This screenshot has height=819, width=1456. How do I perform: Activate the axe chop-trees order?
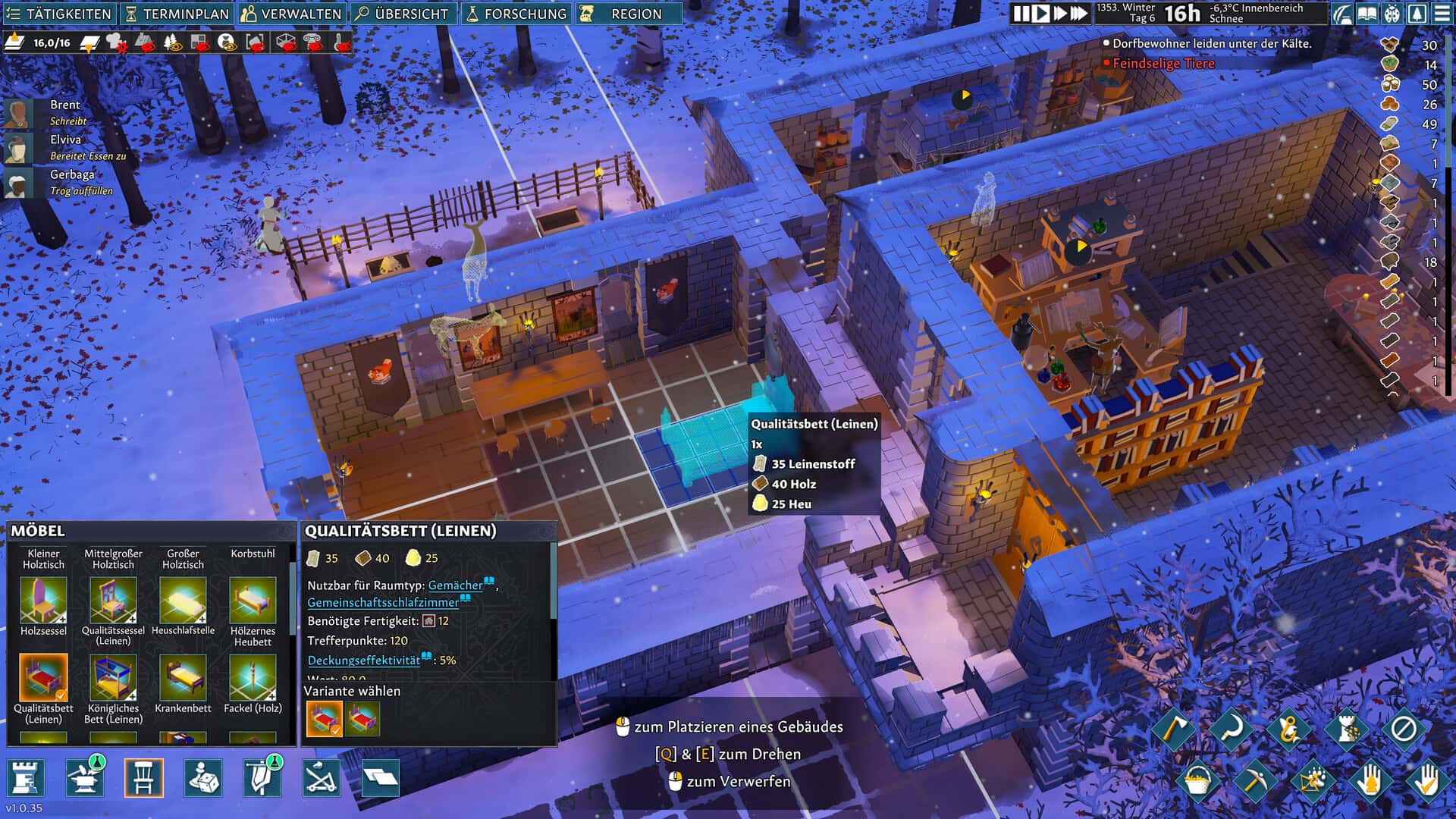[x=1173, y=730]
